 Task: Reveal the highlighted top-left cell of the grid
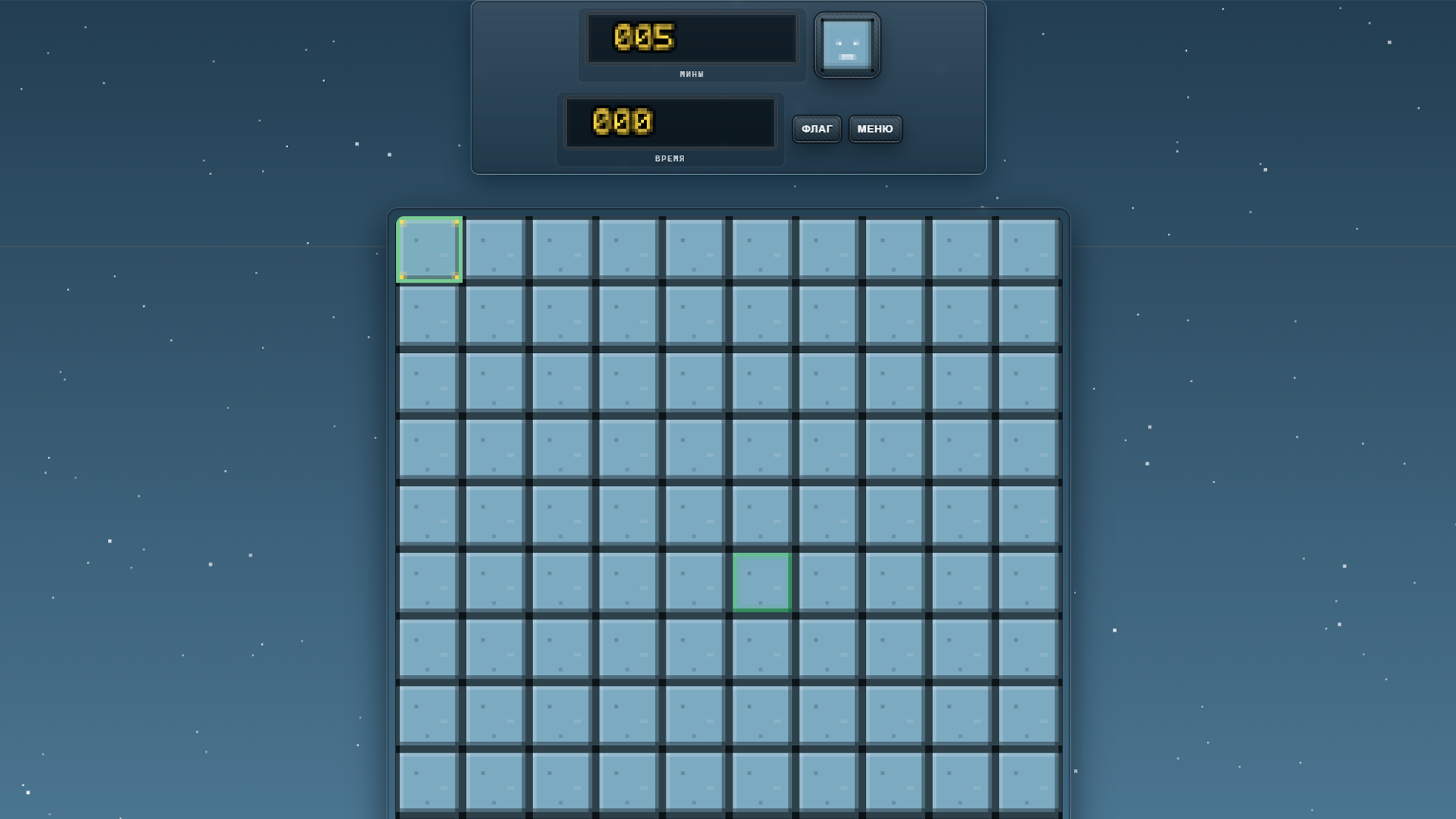click(x=429, y=248)
